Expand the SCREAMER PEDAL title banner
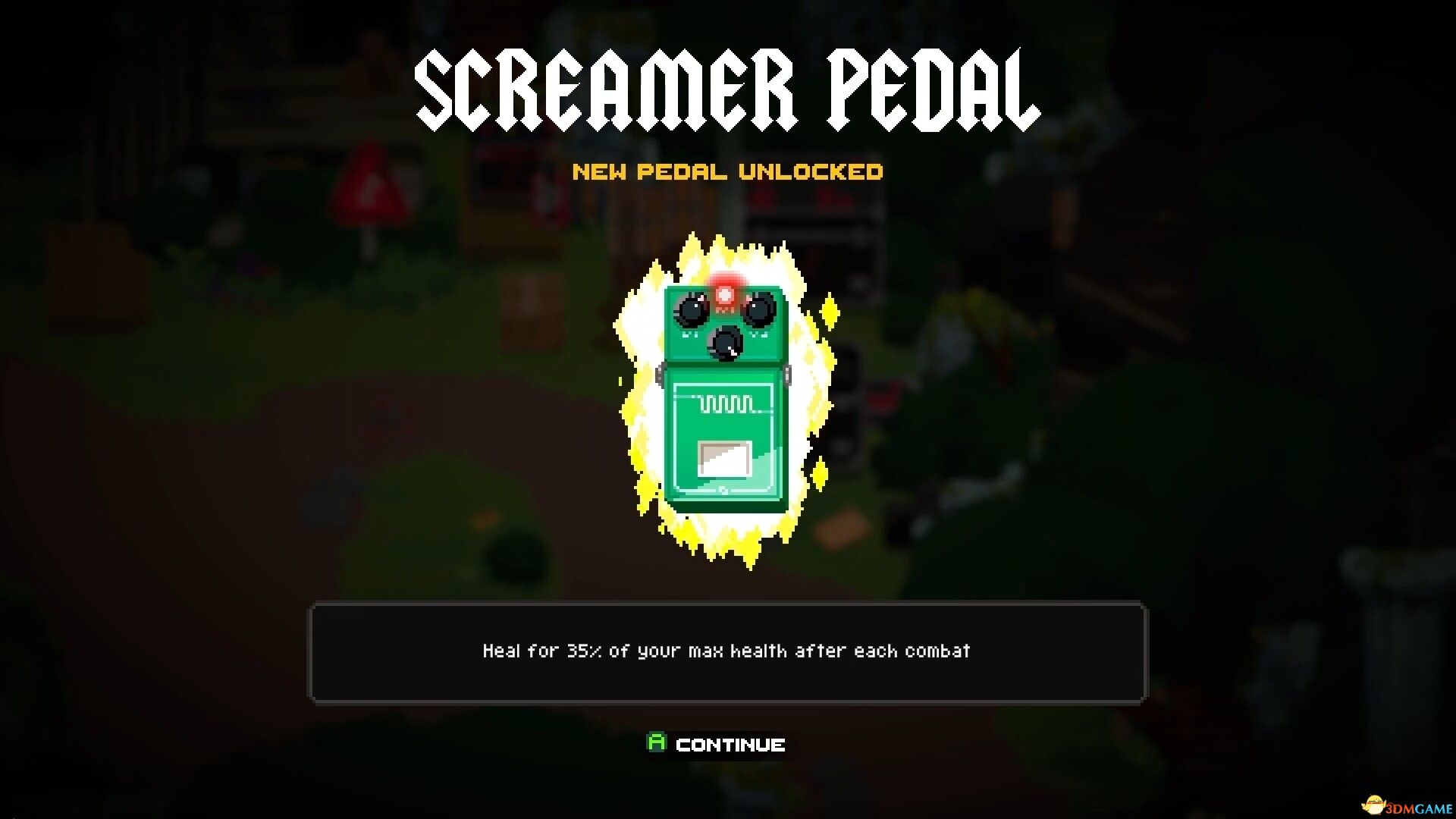 (x=726, y=87)
